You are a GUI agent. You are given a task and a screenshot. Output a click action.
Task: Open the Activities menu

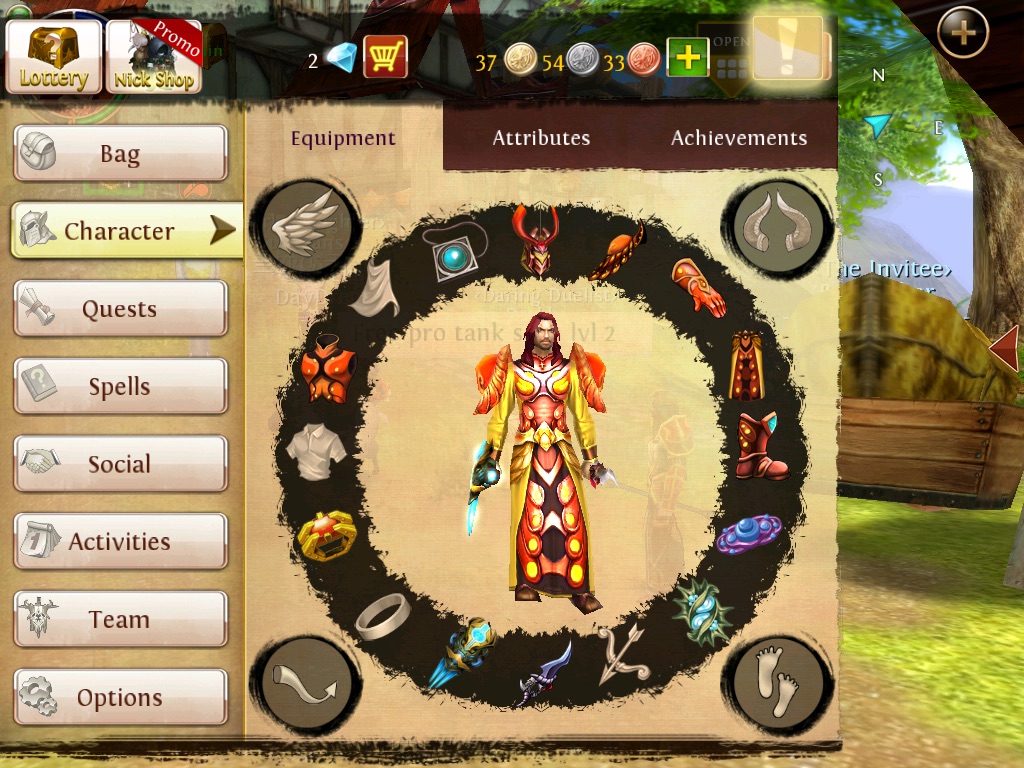120,542
